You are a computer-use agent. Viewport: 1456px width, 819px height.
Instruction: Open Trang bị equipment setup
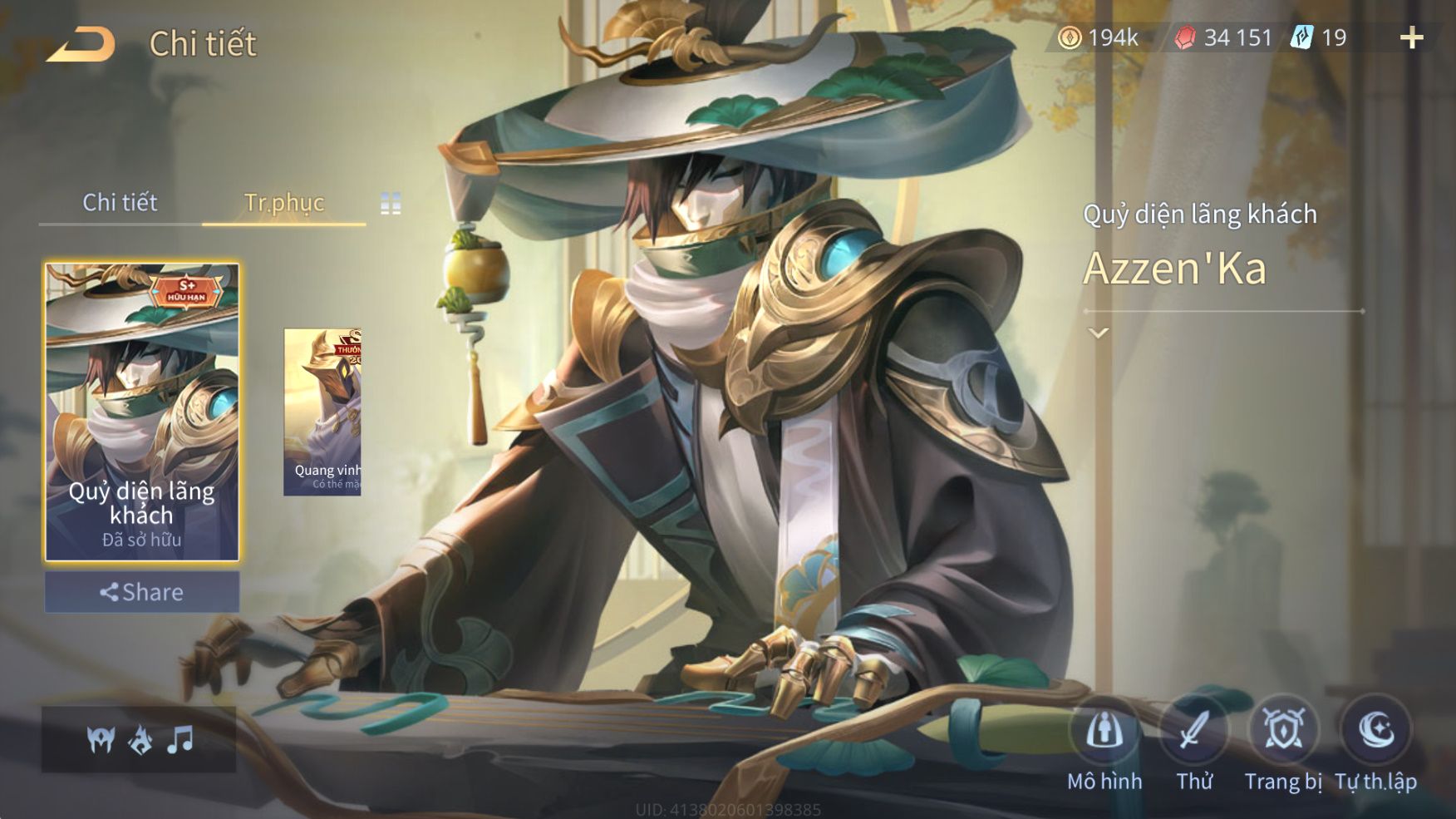coord(1283,732)
